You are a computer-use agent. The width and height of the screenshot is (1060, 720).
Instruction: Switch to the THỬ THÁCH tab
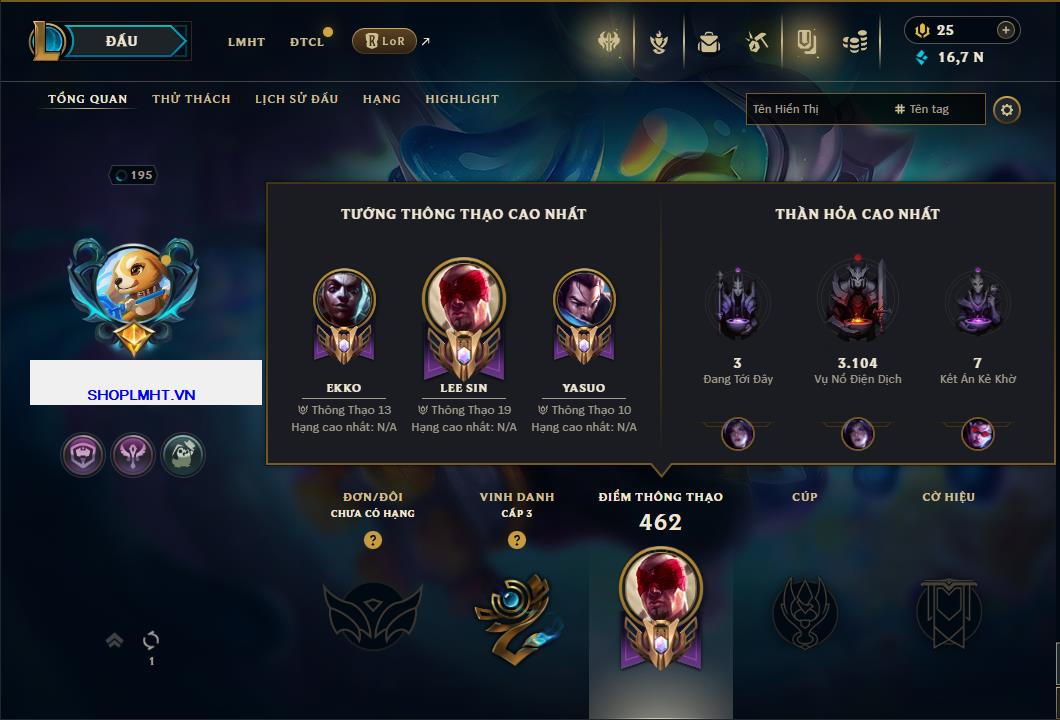tap(191, 99)
